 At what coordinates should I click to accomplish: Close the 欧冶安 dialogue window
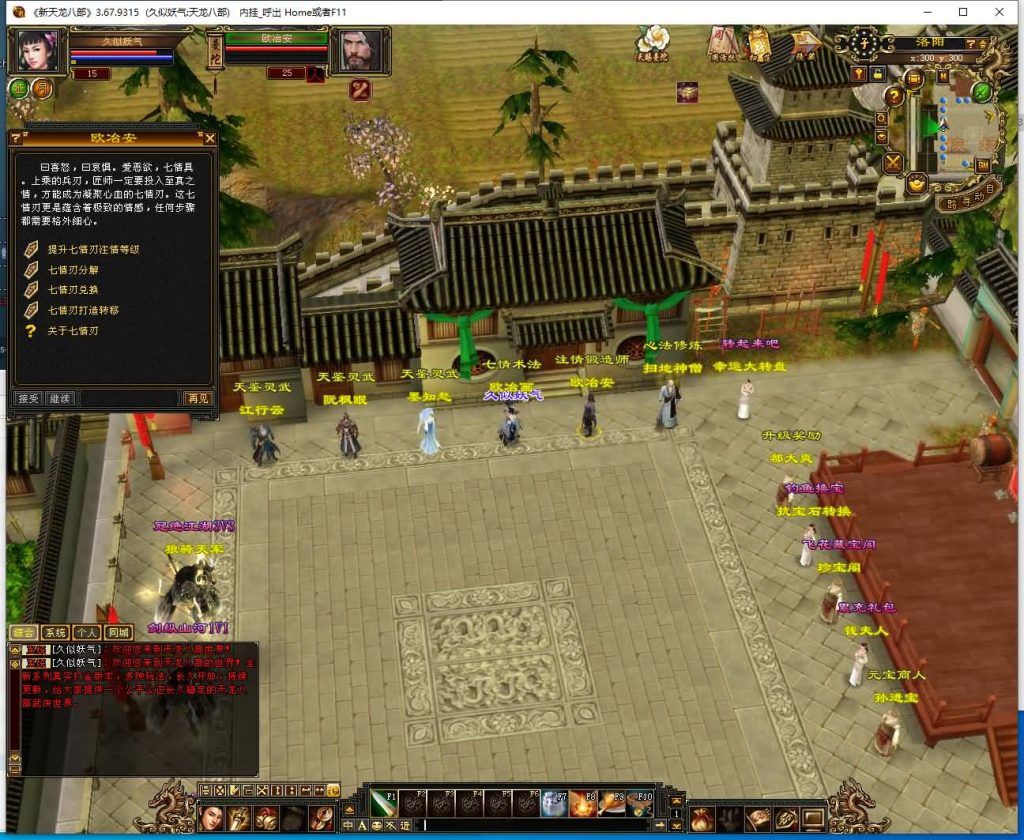(x=210, y=138)
